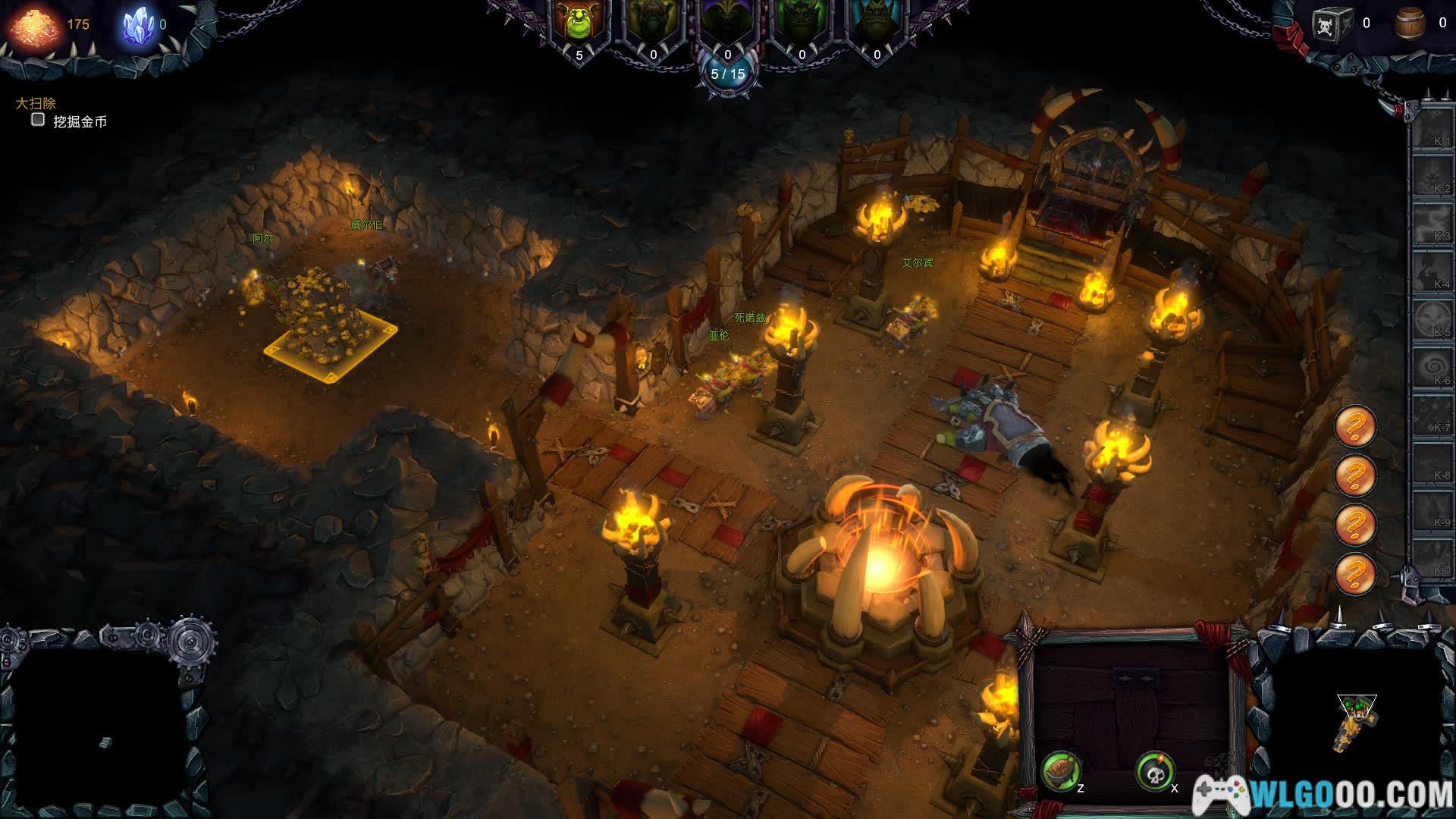The width and height of the screenshot is (1456, 819).
Task: Click the skull crate resource icon
Action: click(x=1332, y=24)
